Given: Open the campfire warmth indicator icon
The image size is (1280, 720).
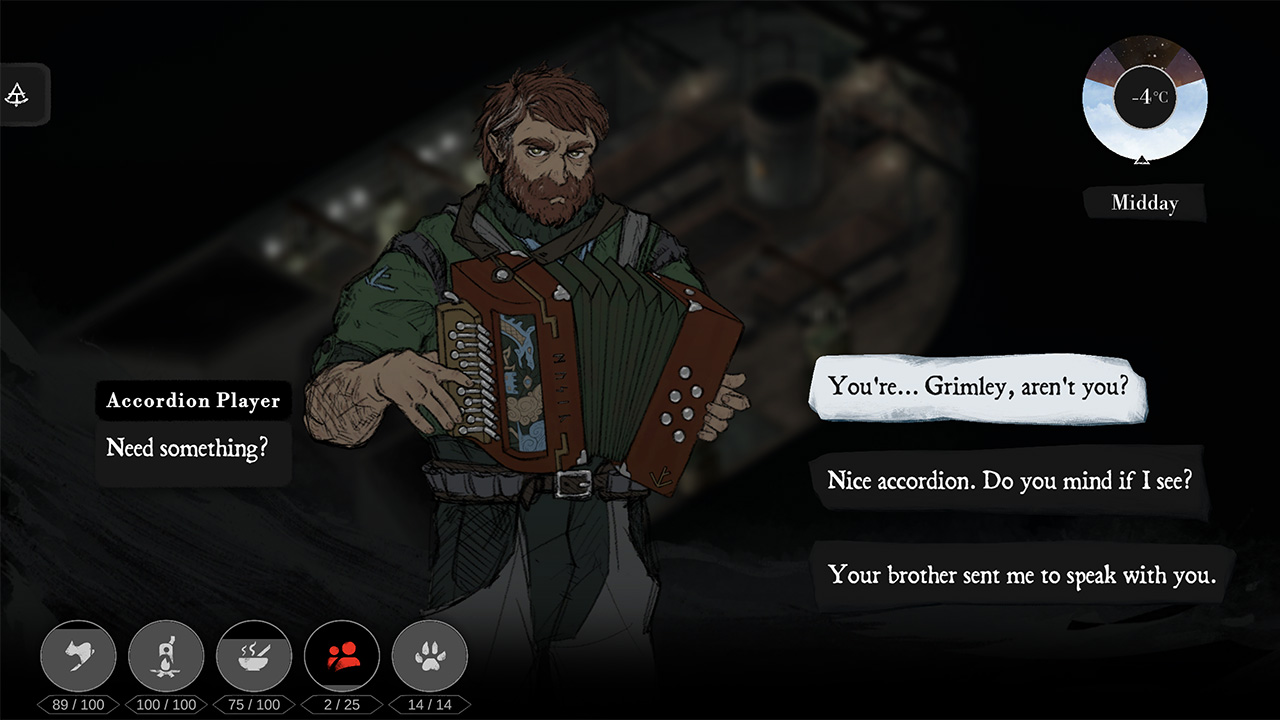Looking at the screenshot, I should [166, 657].
